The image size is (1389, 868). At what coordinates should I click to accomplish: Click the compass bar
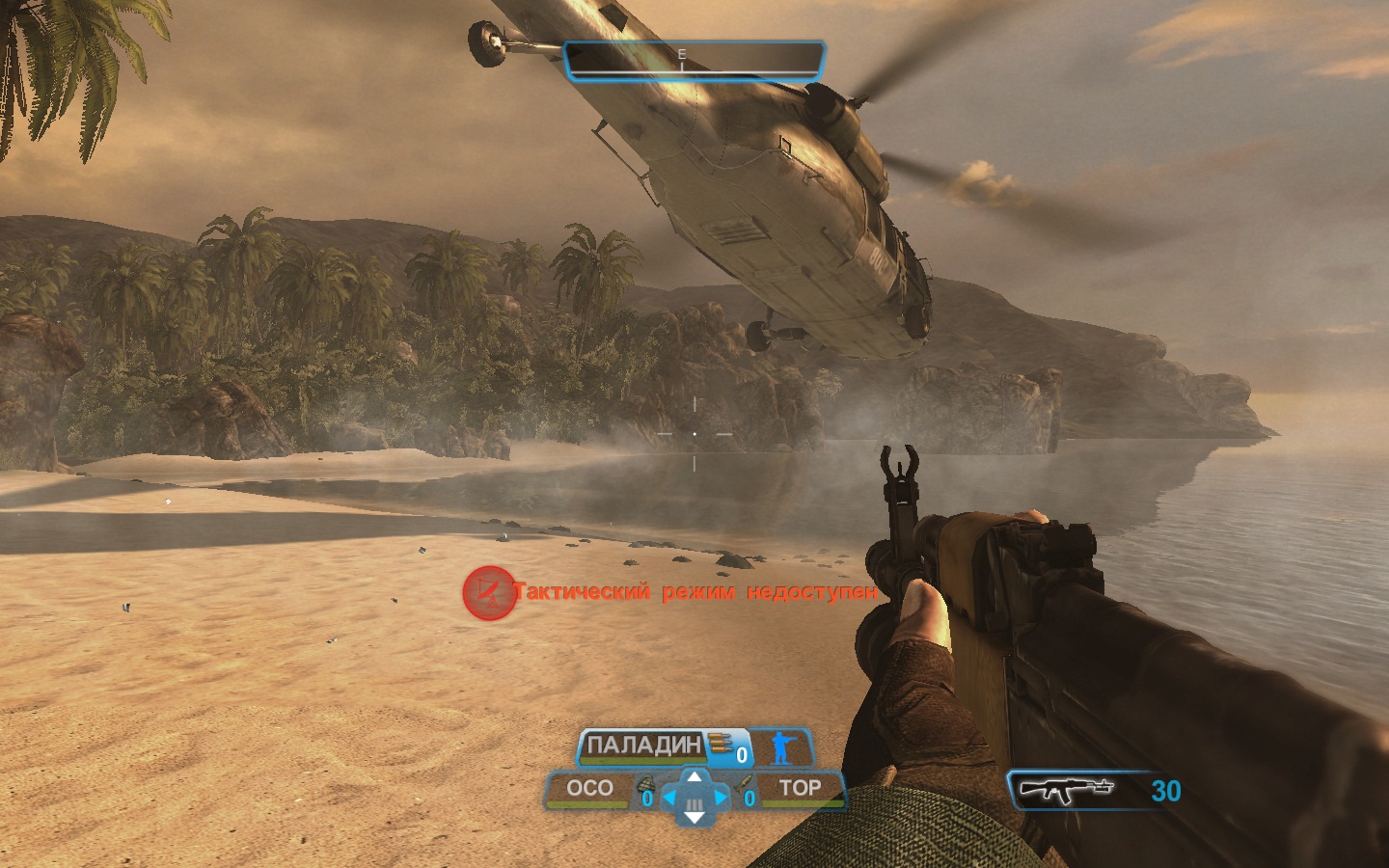tap(694, 60)
